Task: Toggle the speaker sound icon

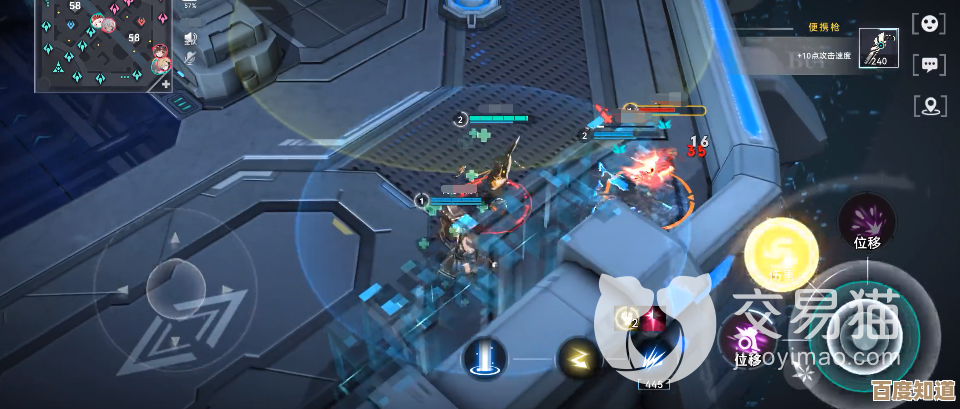Action: (188, 39)
